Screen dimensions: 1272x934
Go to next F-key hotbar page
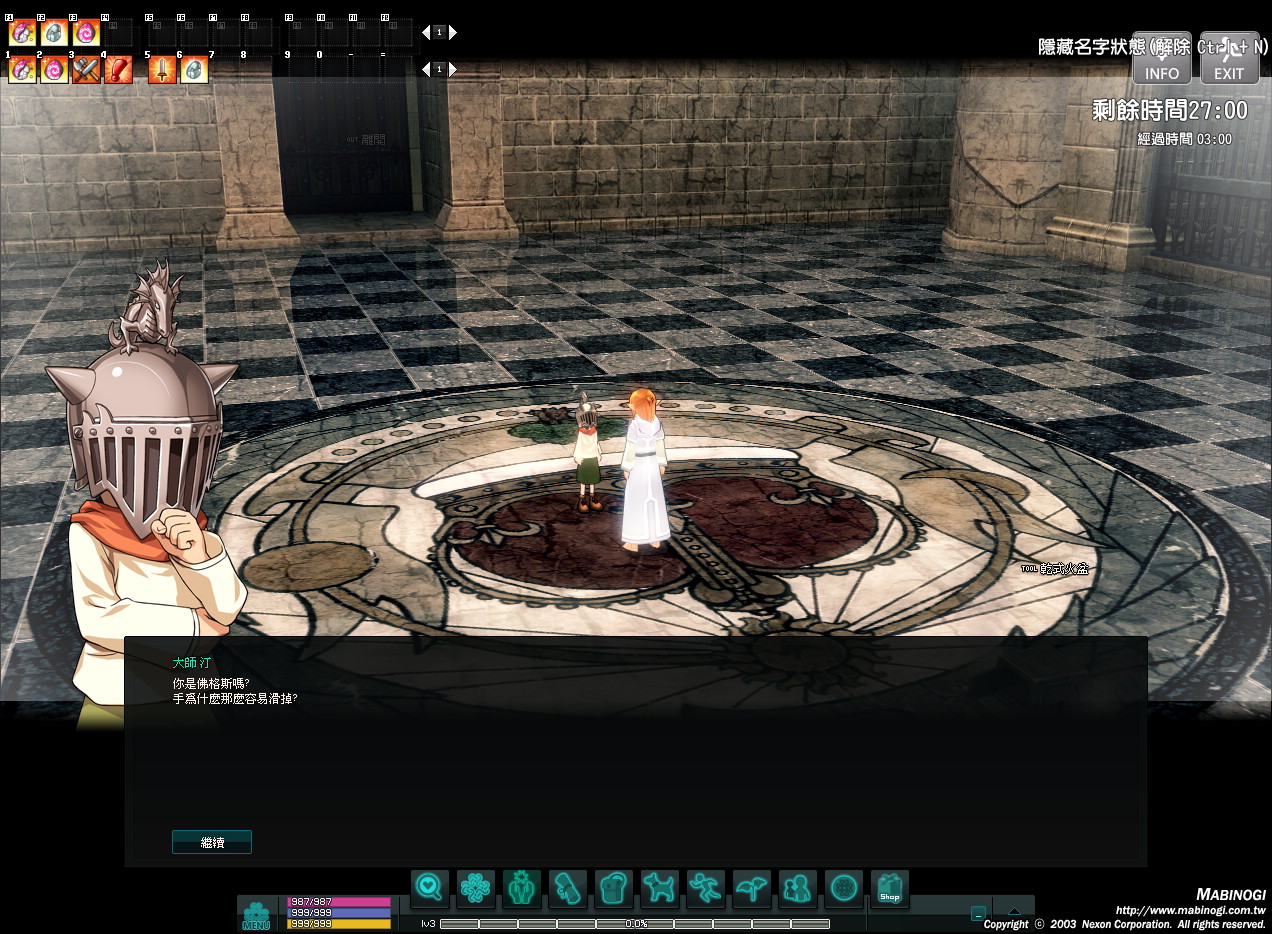pos(453,32)
